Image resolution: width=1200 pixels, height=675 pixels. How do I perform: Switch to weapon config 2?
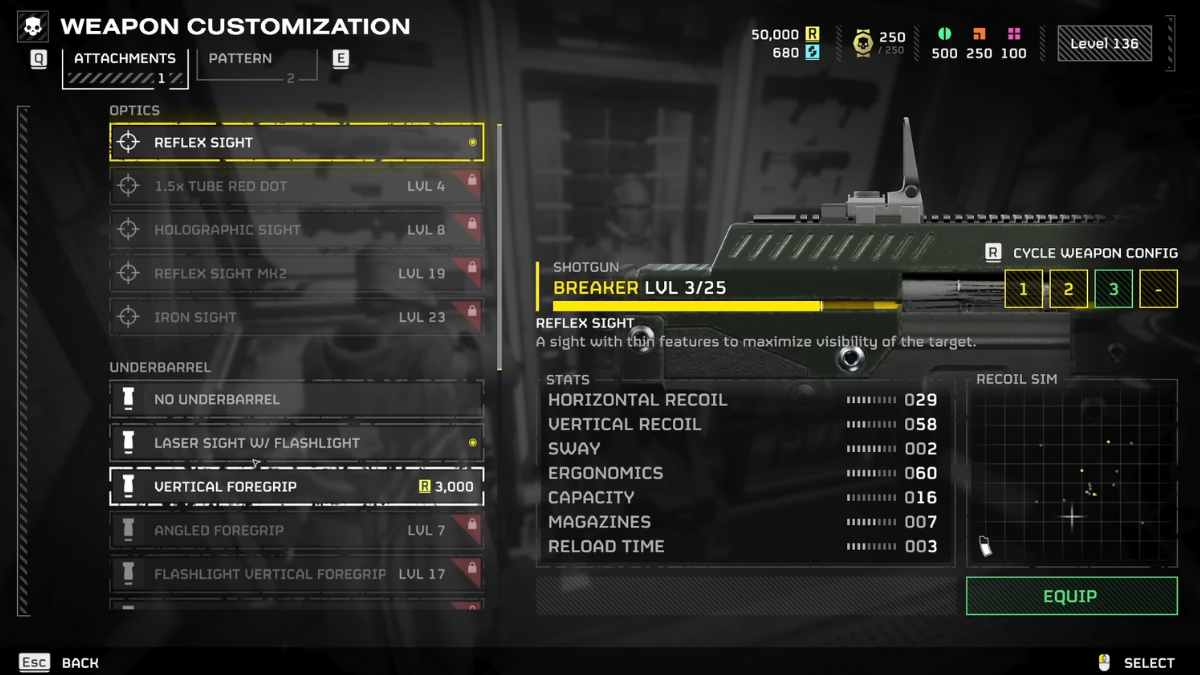[1068, 290]
